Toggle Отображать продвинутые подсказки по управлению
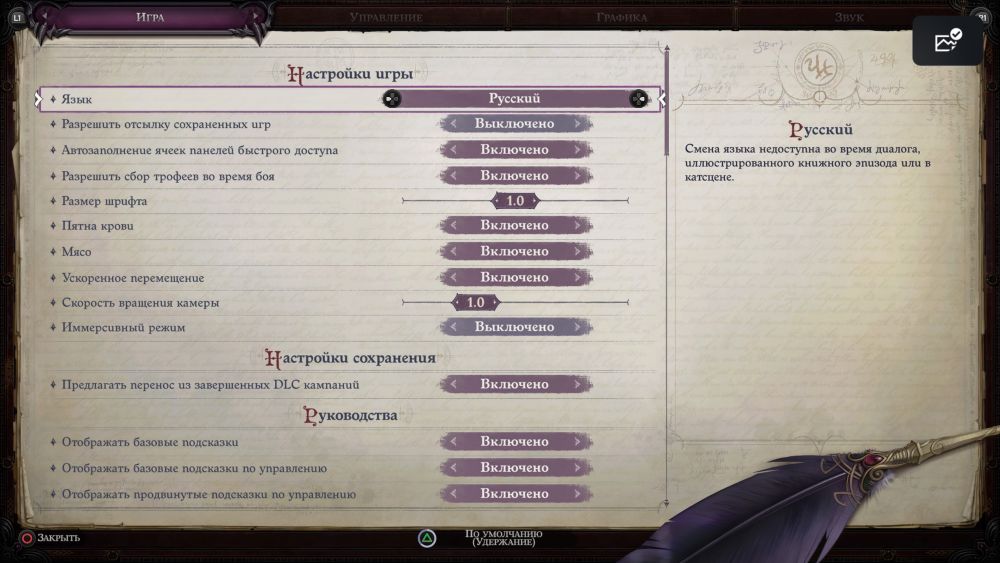Viewport: 1000px width, 563px height. pyautogui.click(x=515, y=494)
